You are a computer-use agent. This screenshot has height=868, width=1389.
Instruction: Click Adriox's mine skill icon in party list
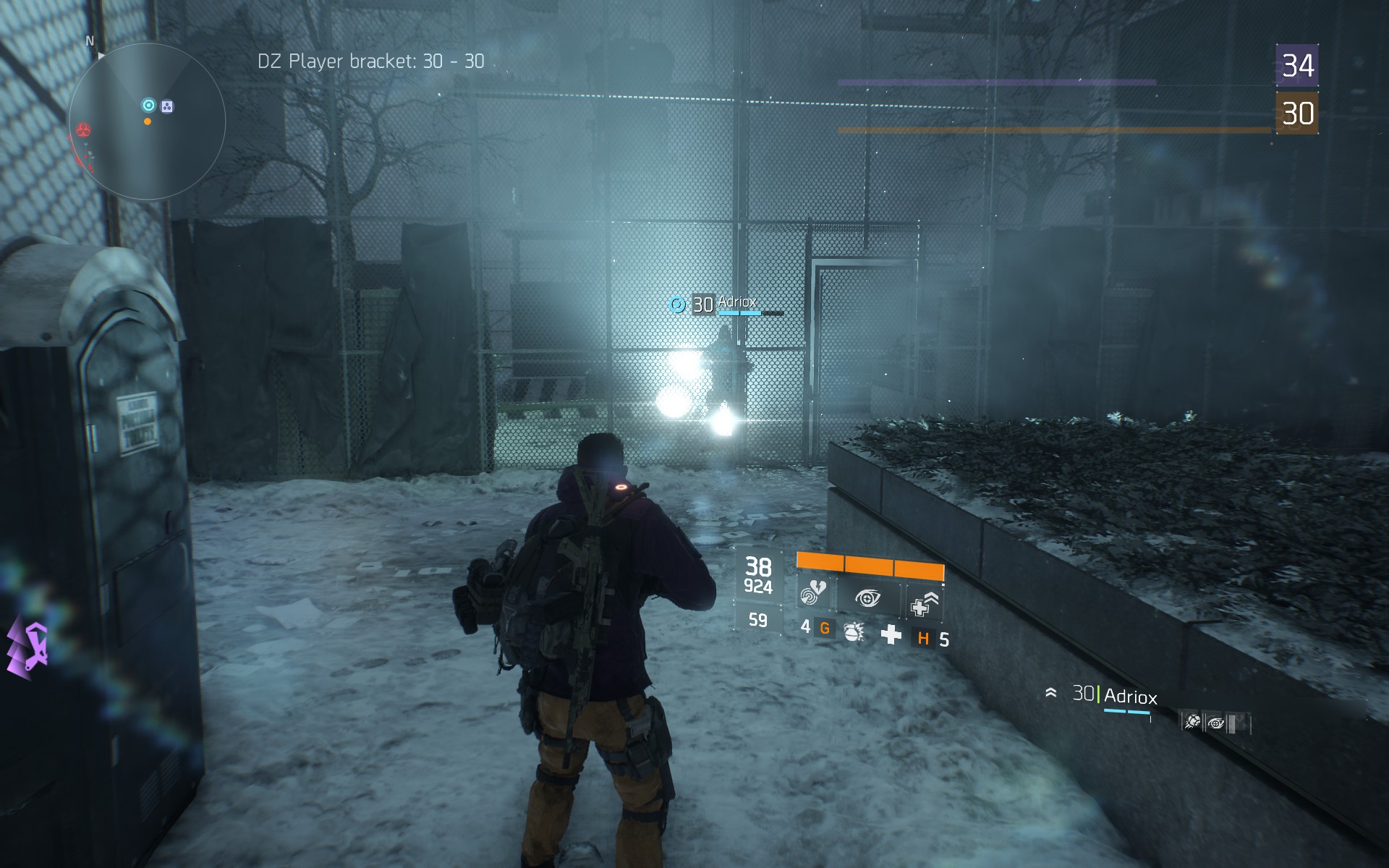click(x=1192, y=721)
